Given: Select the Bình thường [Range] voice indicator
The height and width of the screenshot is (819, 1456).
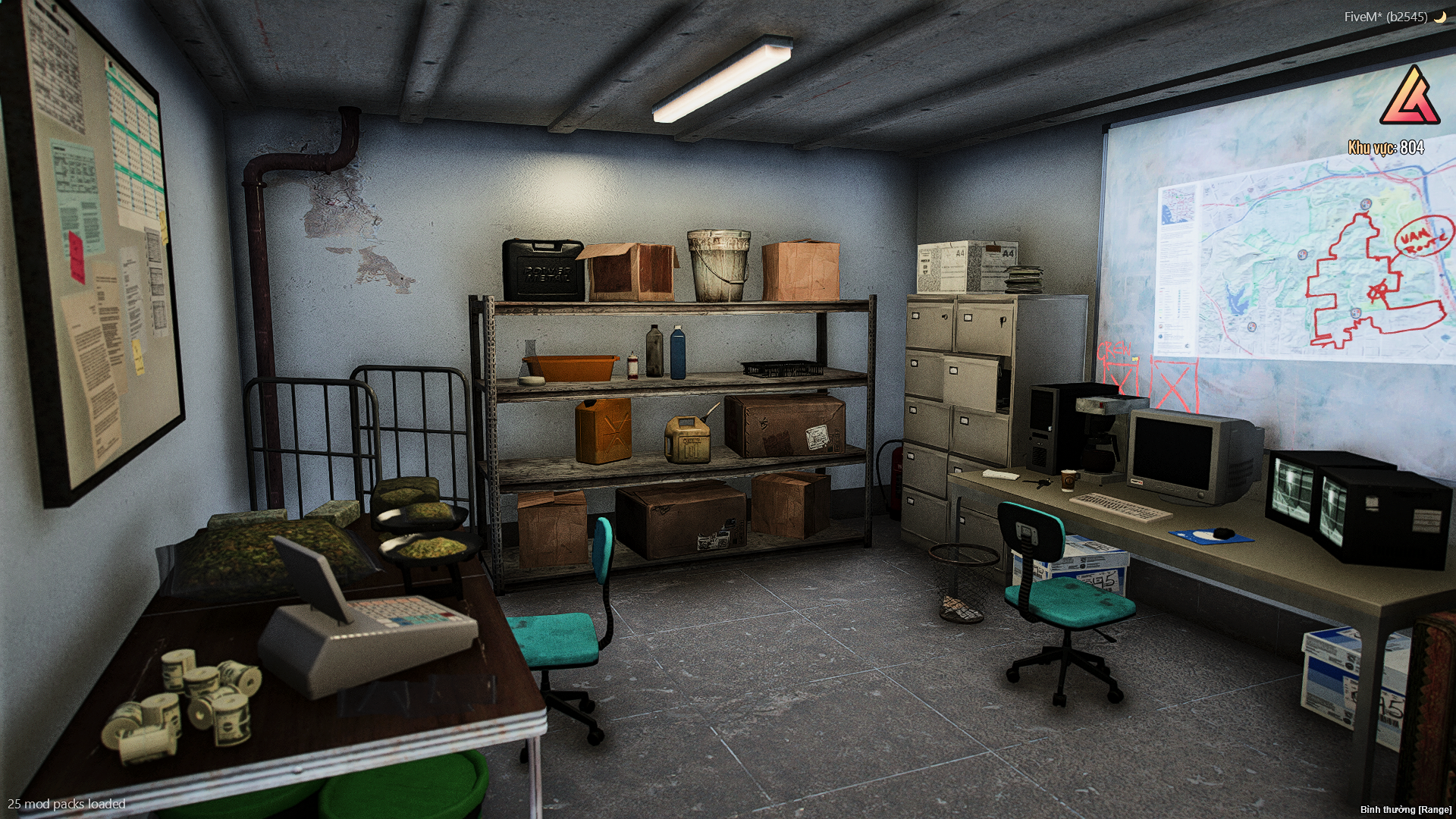Looking at the screenshot, I should tap(1405, 809).
